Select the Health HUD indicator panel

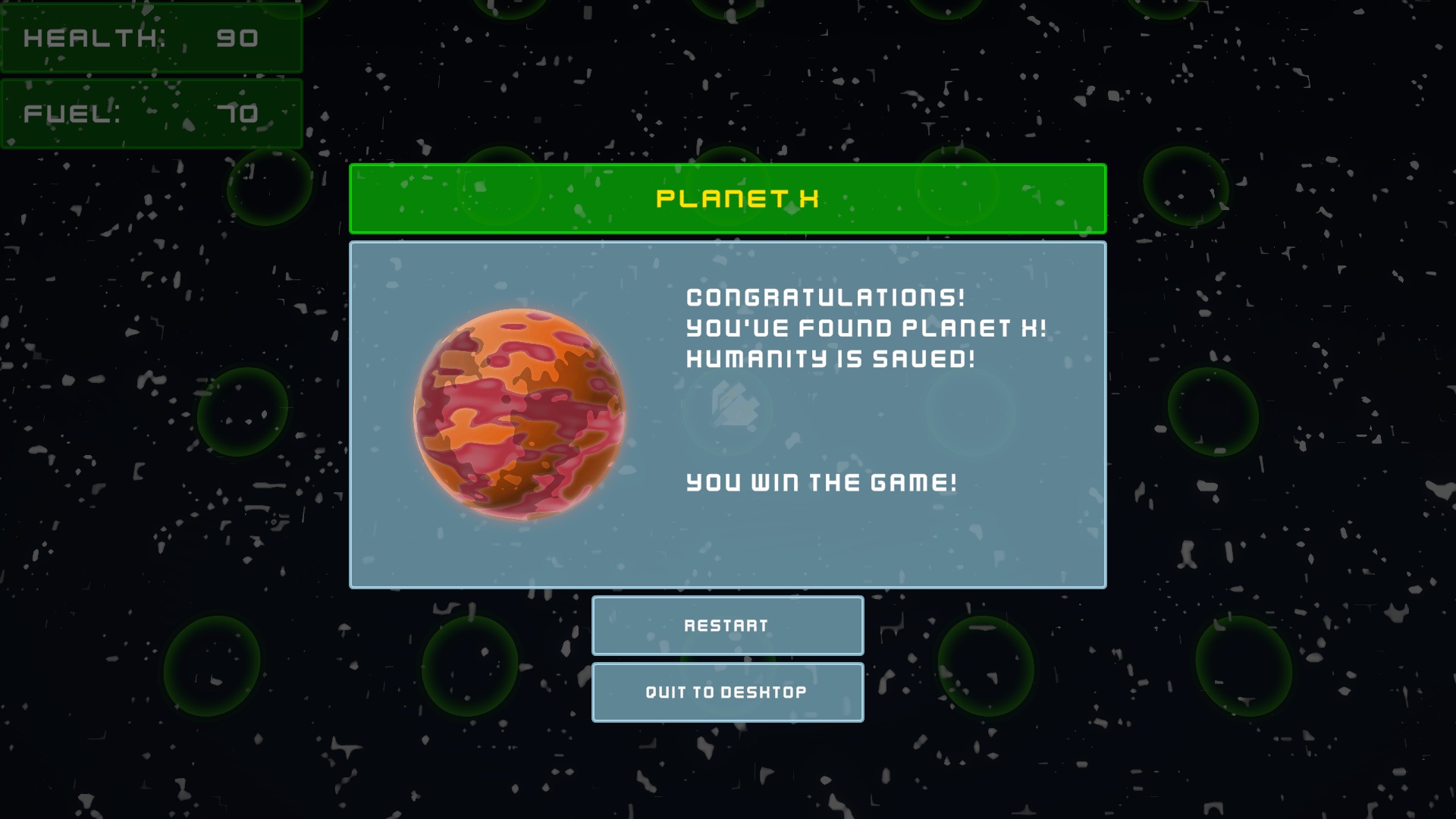point(152,38)
